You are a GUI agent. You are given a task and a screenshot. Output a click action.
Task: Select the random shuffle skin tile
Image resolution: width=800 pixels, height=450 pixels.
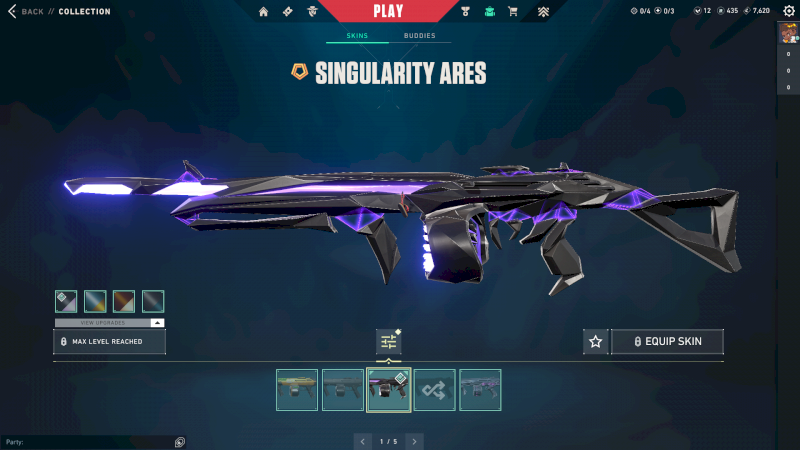click(x=434, y=390)
